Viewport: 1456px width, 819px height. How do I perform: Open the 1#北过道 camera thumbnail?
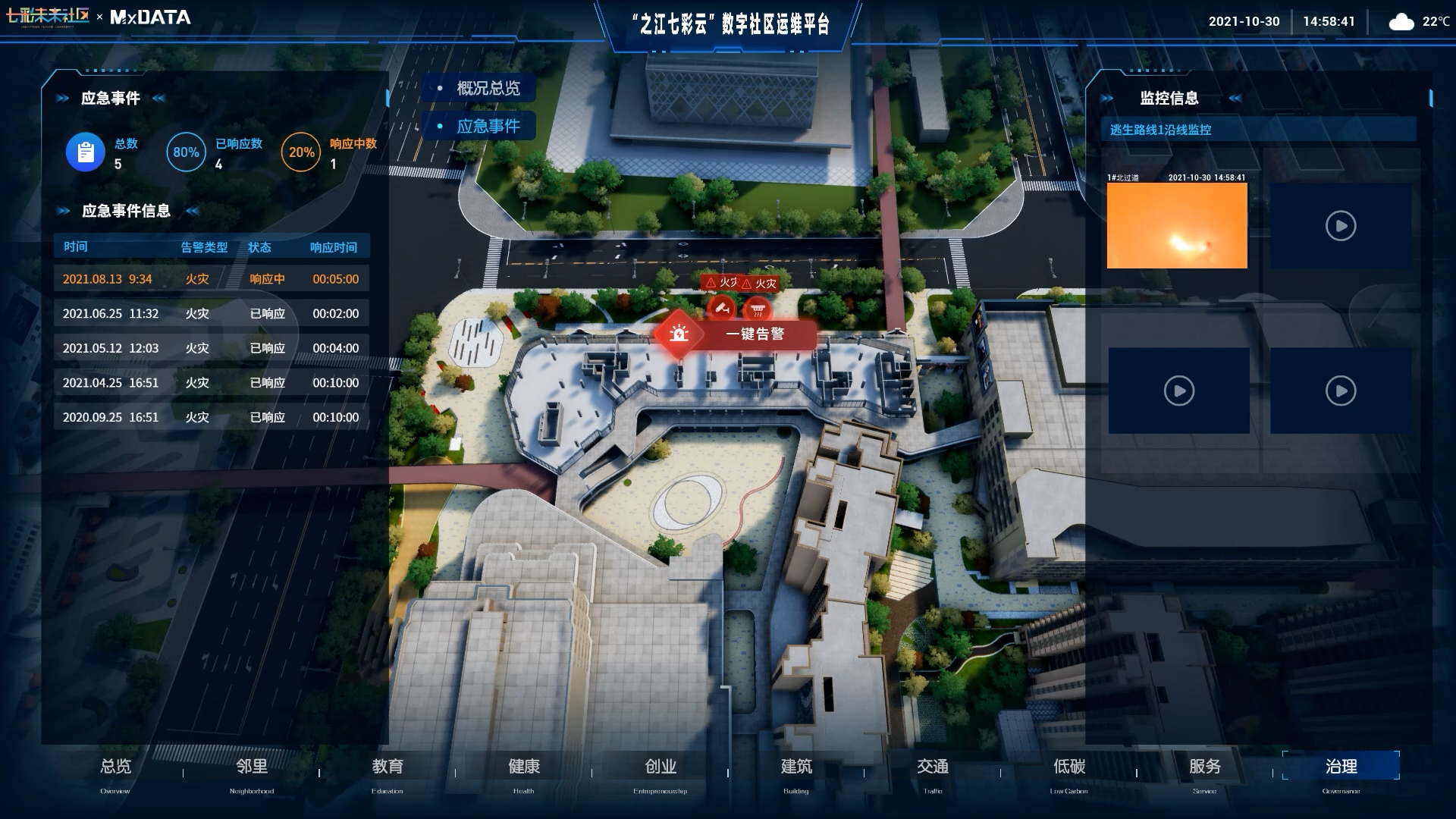(1178, 225)
